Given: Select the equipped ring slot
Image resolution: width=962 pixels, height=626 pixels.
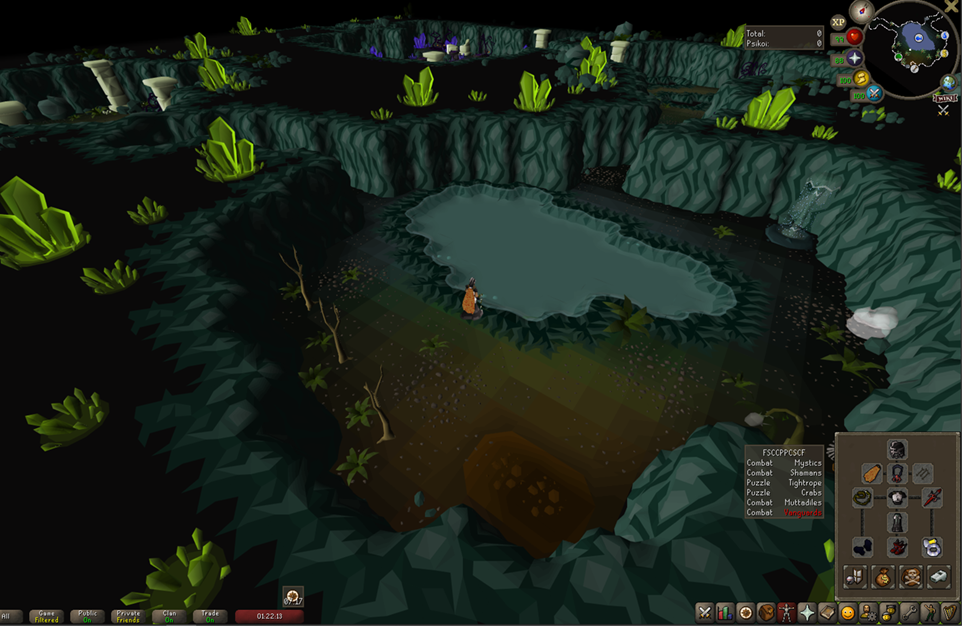Looking at the screenshot, I should tap(932, 547).
